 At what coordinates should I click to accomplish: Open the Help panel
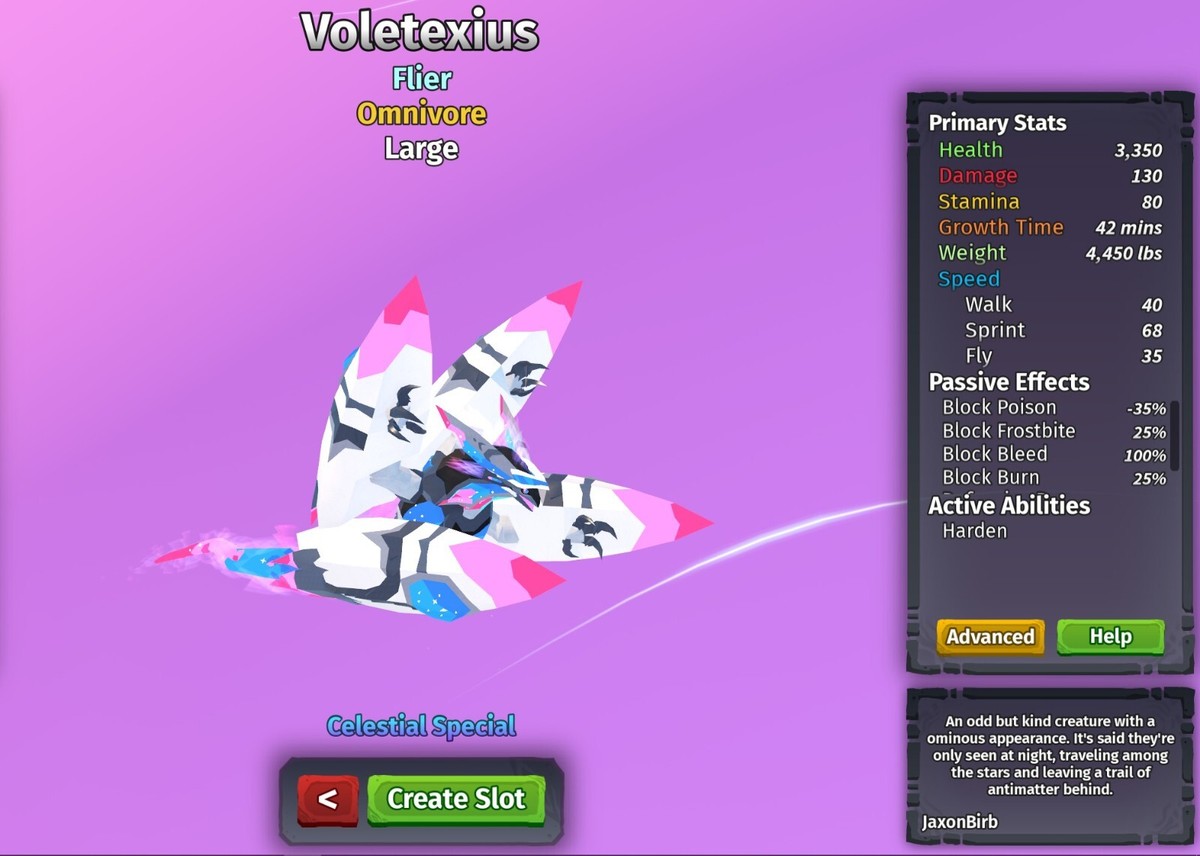point(1110,637)
